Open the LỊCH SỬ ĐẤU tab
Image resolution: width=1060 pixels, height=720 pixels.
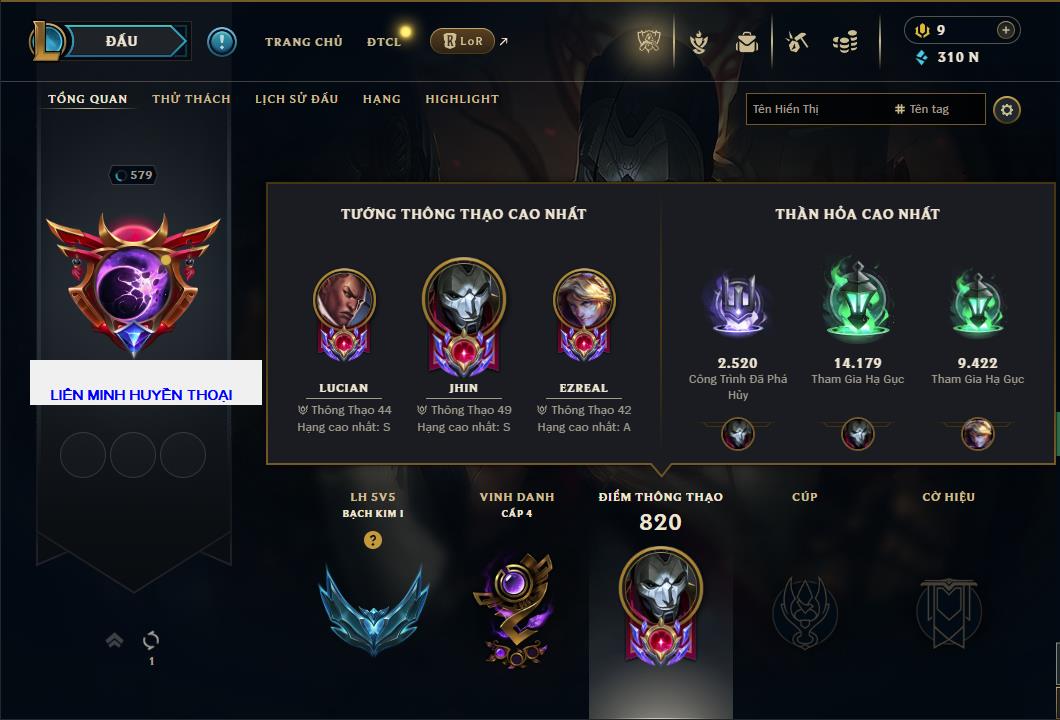point(296,99)
